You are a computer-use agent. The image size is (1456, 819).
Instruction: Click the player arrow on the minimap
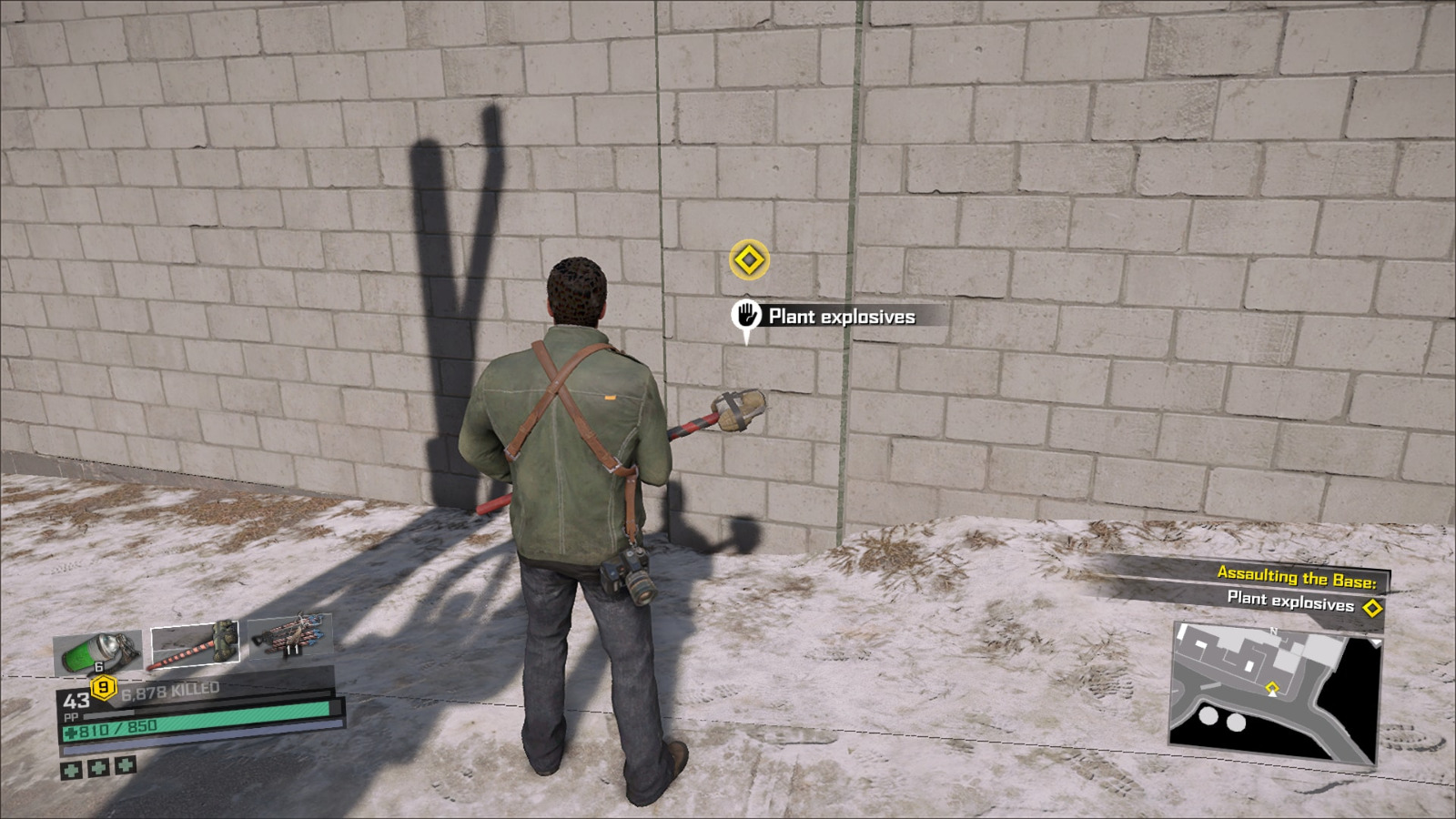[x=1272, y=693]
